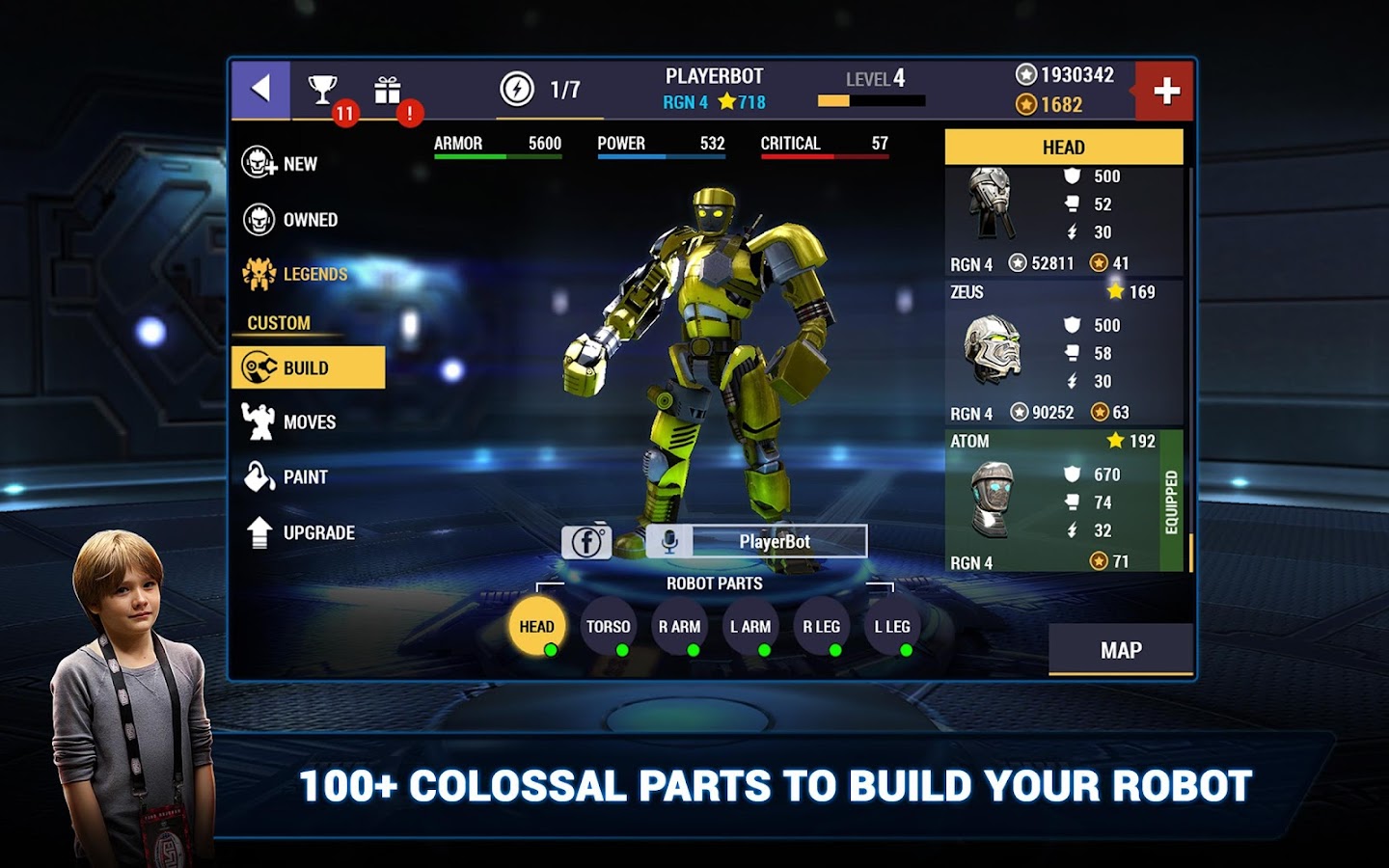The height and width of the screenshot is (868, 1389).
Task: Switch to the R LEG part
Action: tap(822, 627)
